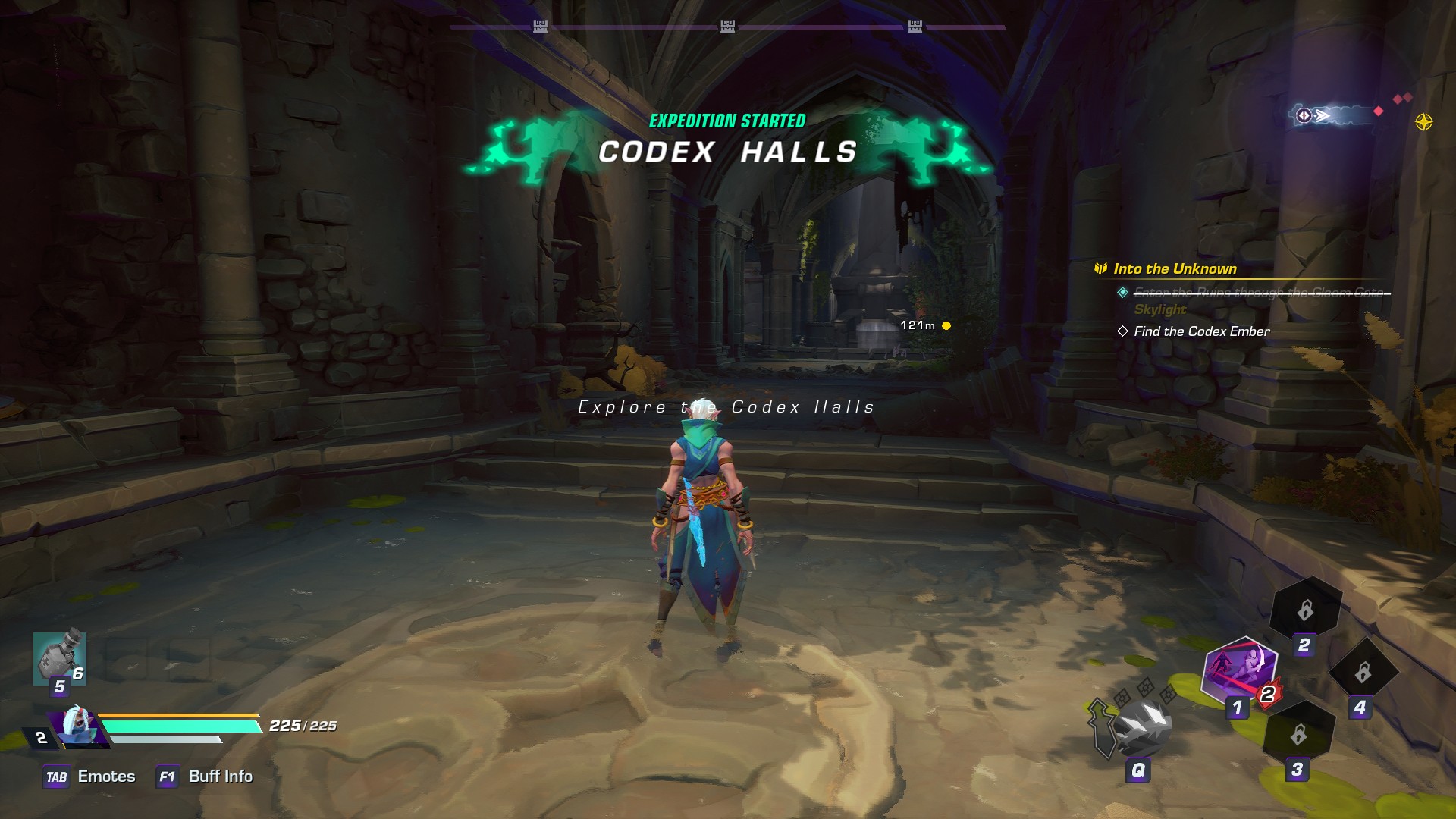1456x819 pixels.
Task: Use the Q spiked gauntlet ability
Action: pyautogui.click(x=1141, y=725)
